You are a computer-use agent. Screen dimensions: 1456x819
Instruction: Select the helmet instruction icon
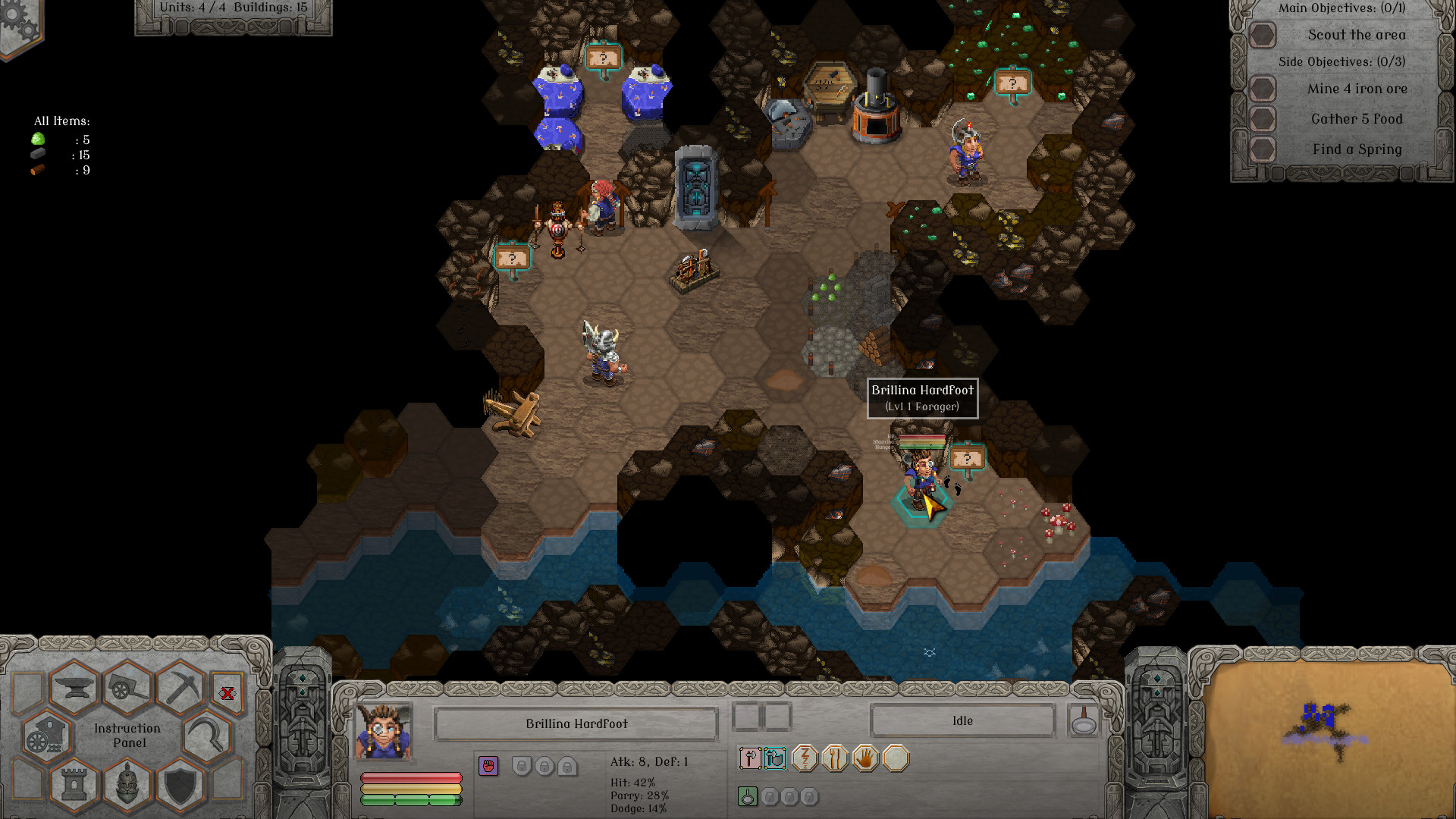click(x=127, y=786)
